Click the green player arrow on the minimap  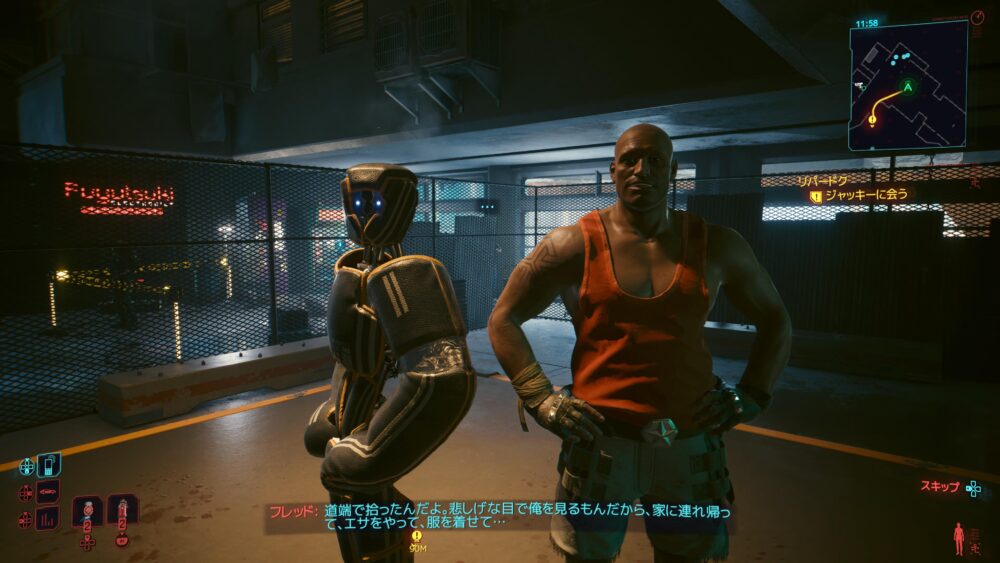click(908, 87)
